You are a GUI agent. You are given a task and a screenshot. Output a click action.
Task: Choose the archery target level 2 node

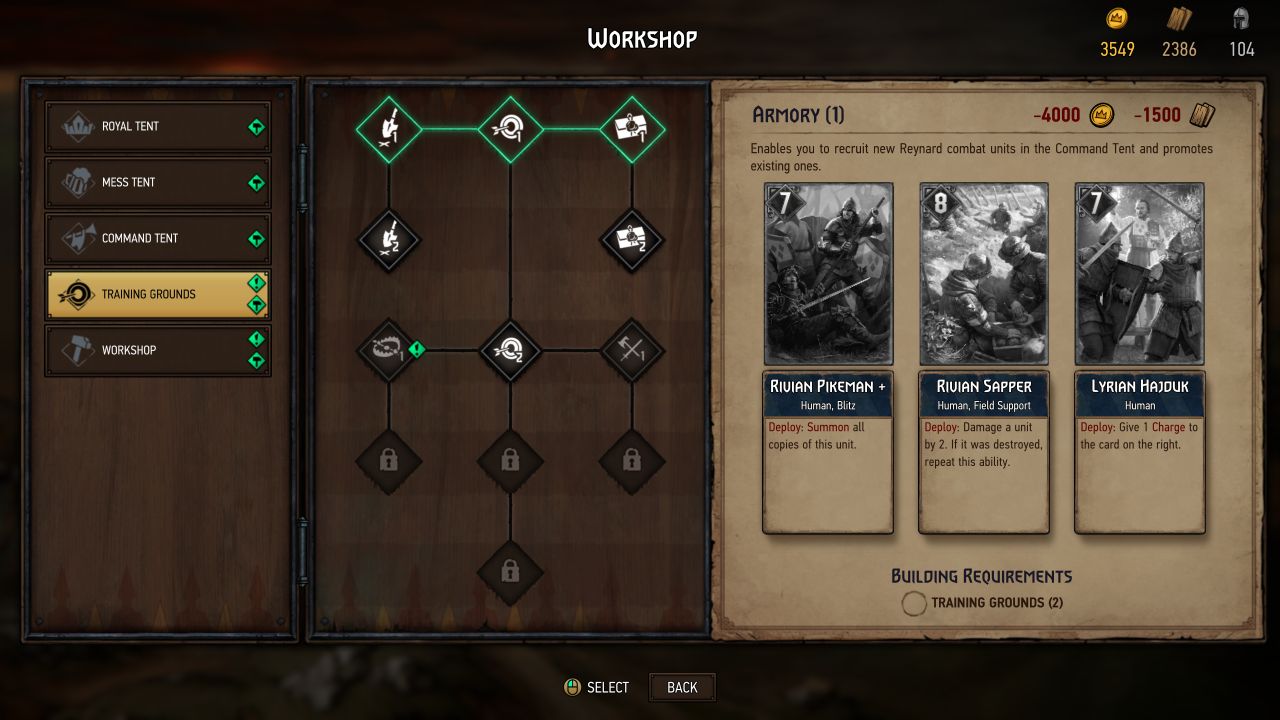click(x=510, y=351)
